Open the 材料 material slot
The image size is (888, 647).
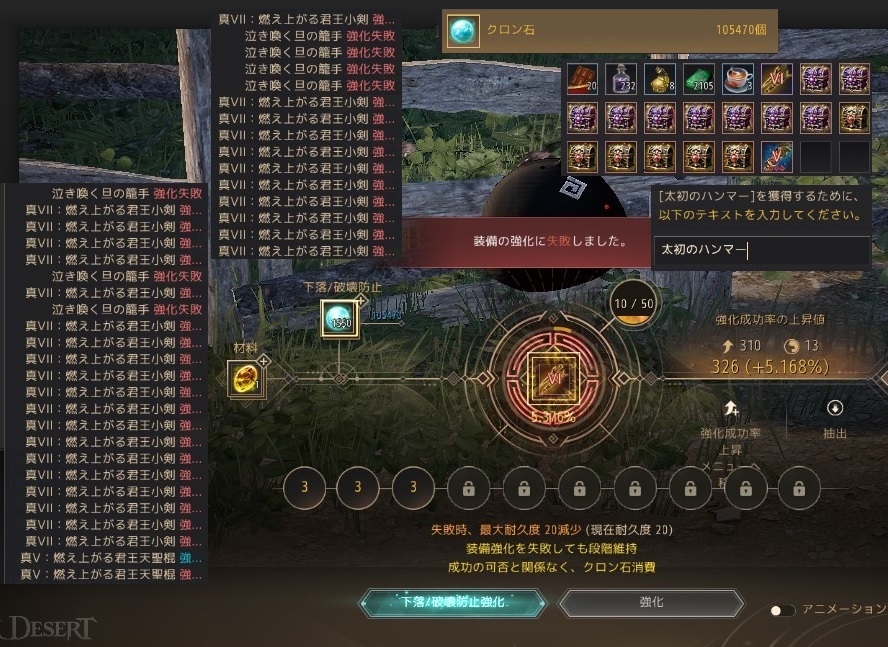click(245, 378)
